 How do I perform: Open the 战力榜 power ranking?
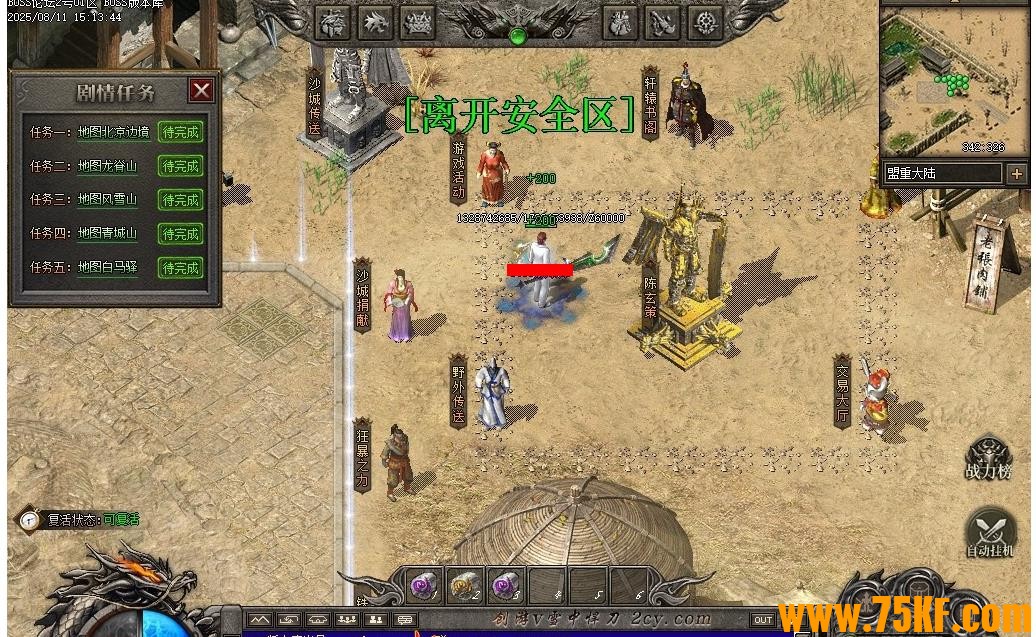pyautogui.click(x=988, y=460)
